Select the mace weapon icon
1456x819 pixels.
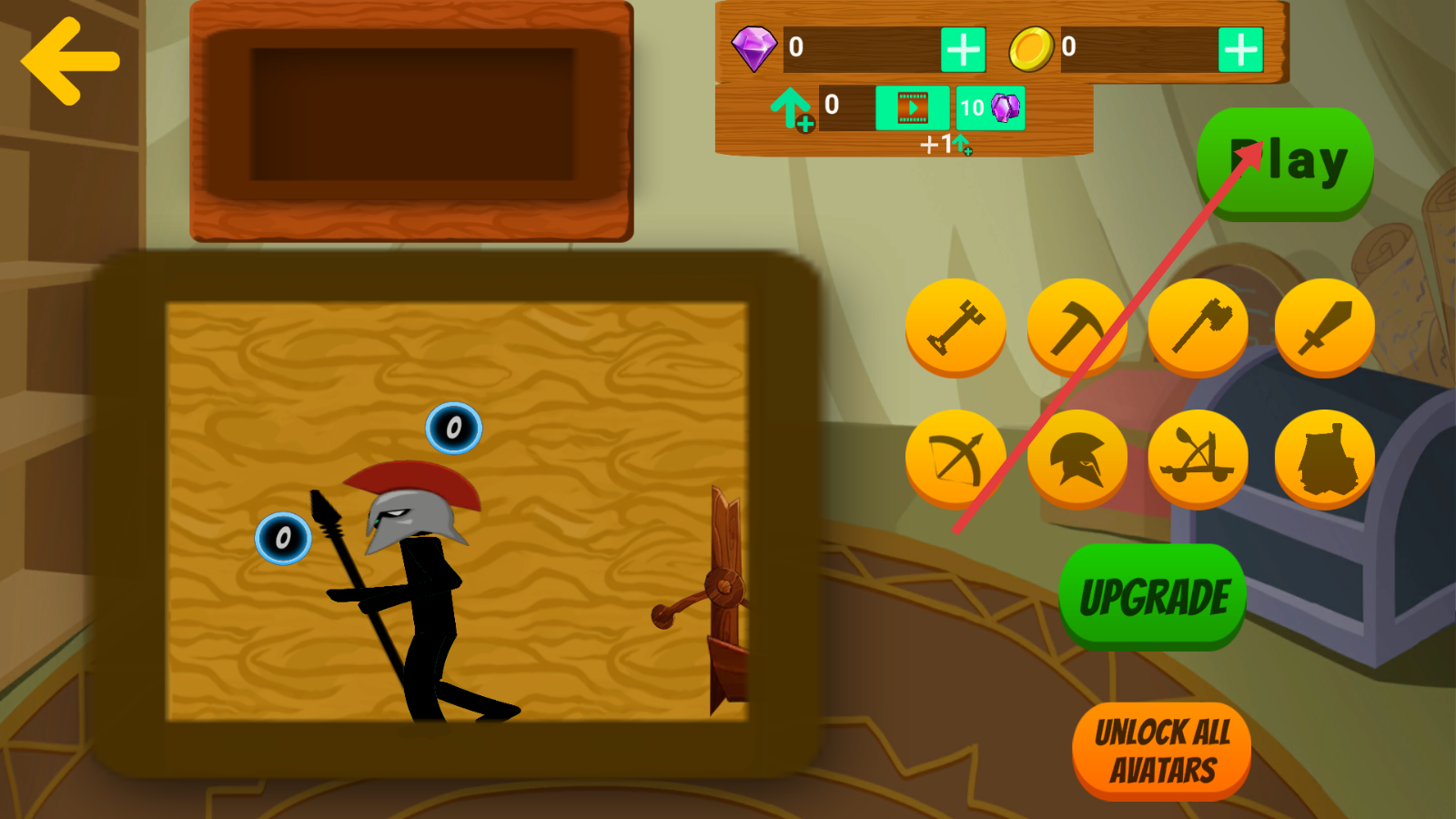click(x=955, y=327)
